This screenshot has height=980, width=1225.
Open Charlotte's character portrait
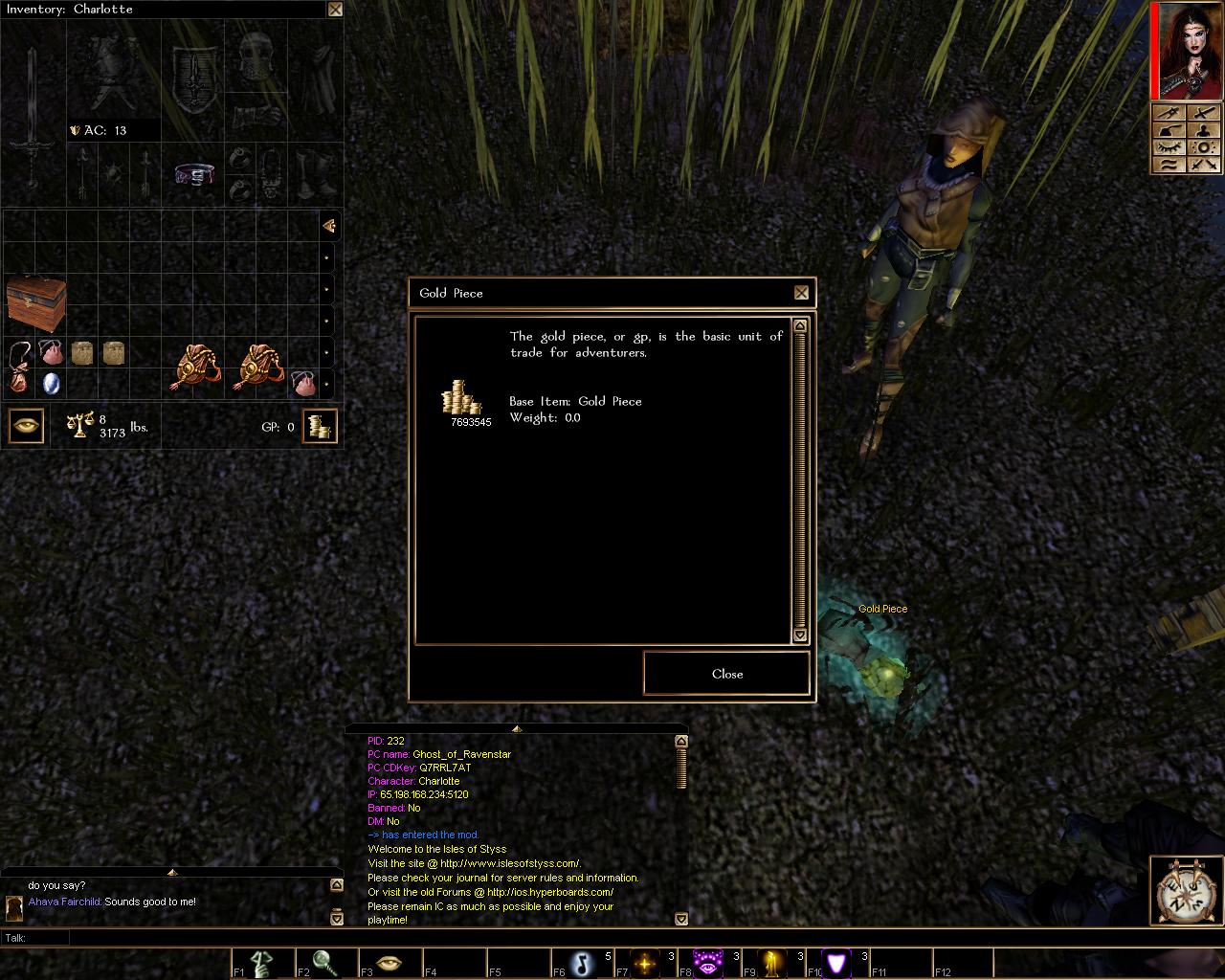(x=1186, y=51)
